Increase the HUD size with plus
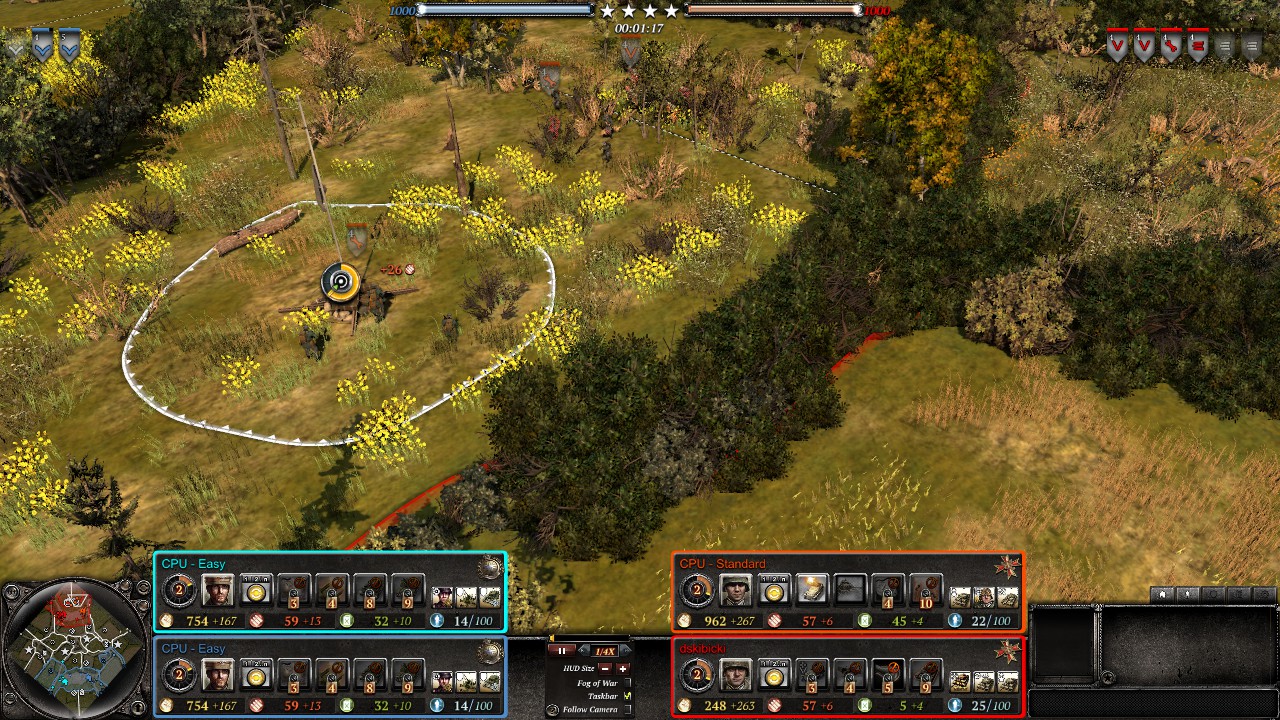 [623, 668]
